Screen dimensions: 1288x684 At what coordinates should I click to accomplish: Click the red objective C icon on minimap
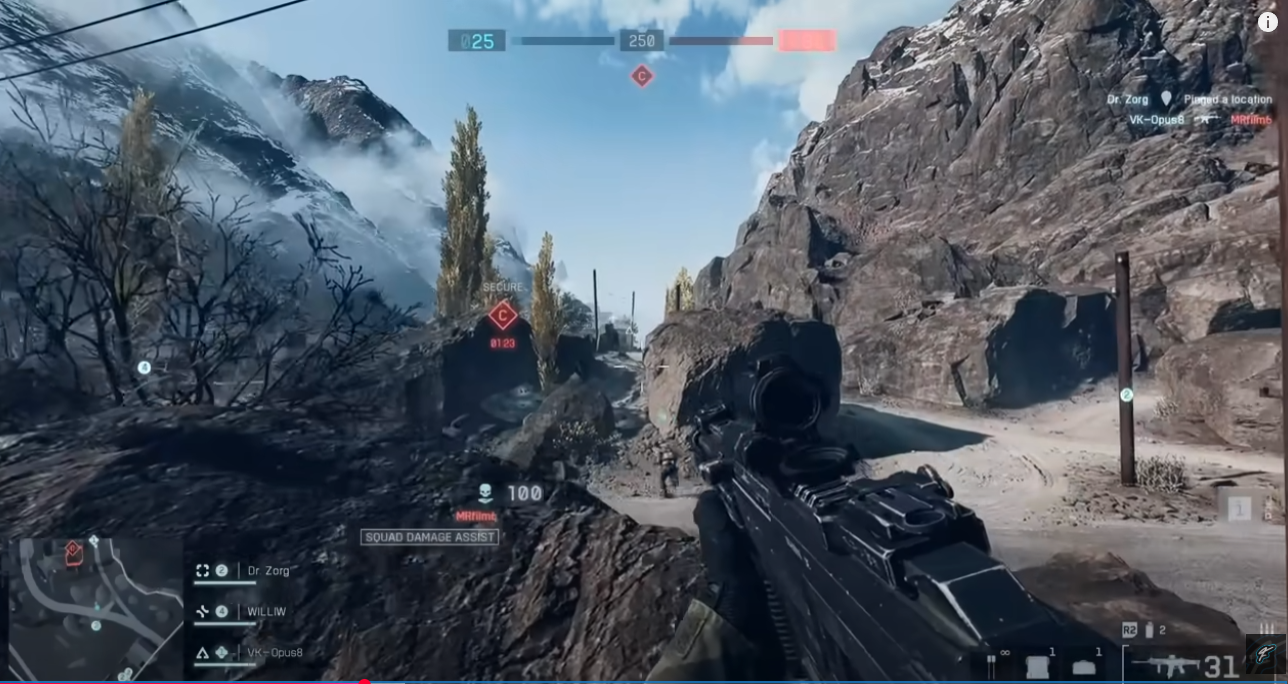[x=73, y=553]
